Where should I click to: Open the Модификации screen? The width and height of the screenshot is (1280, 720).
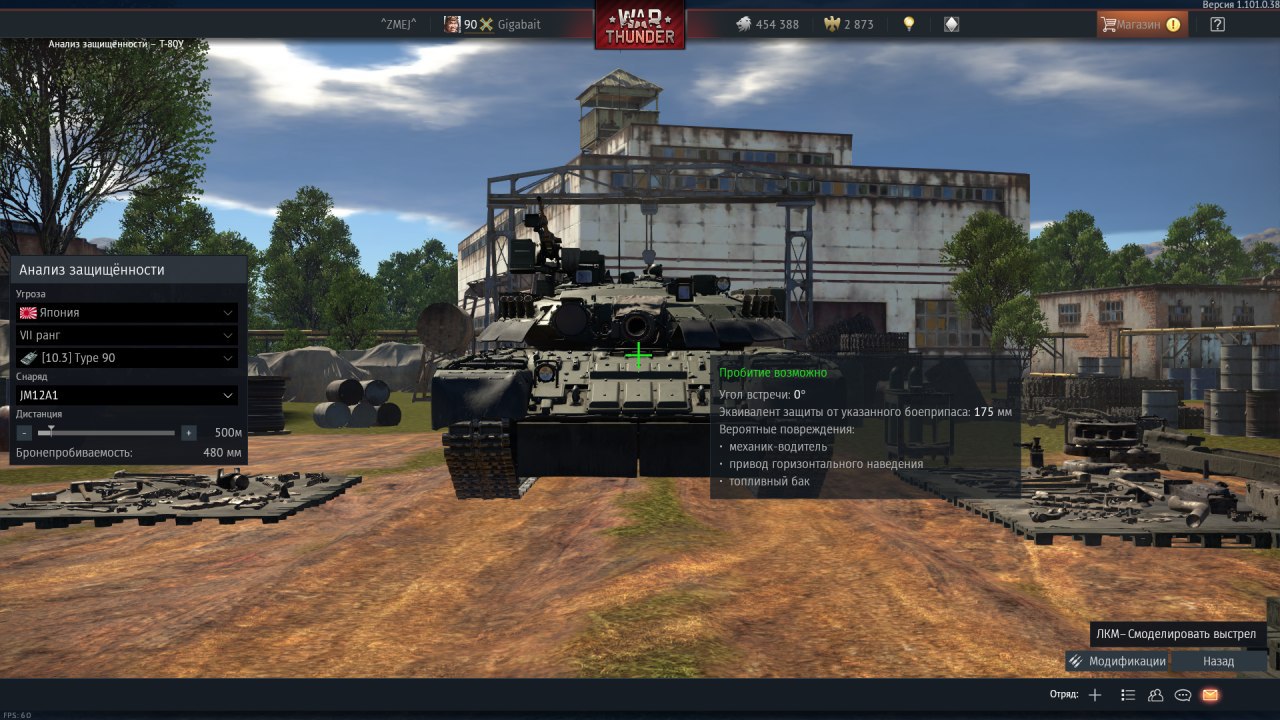point(1117,661)
